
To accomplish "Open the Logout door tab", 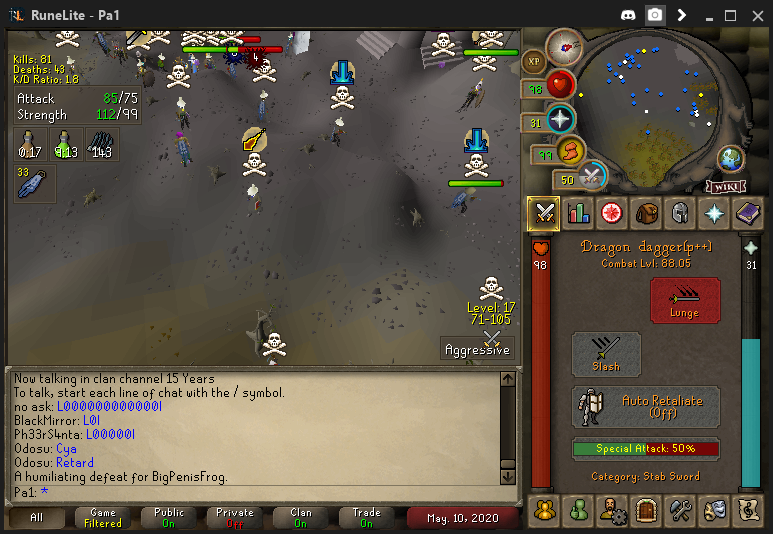I will click(646, 510).
